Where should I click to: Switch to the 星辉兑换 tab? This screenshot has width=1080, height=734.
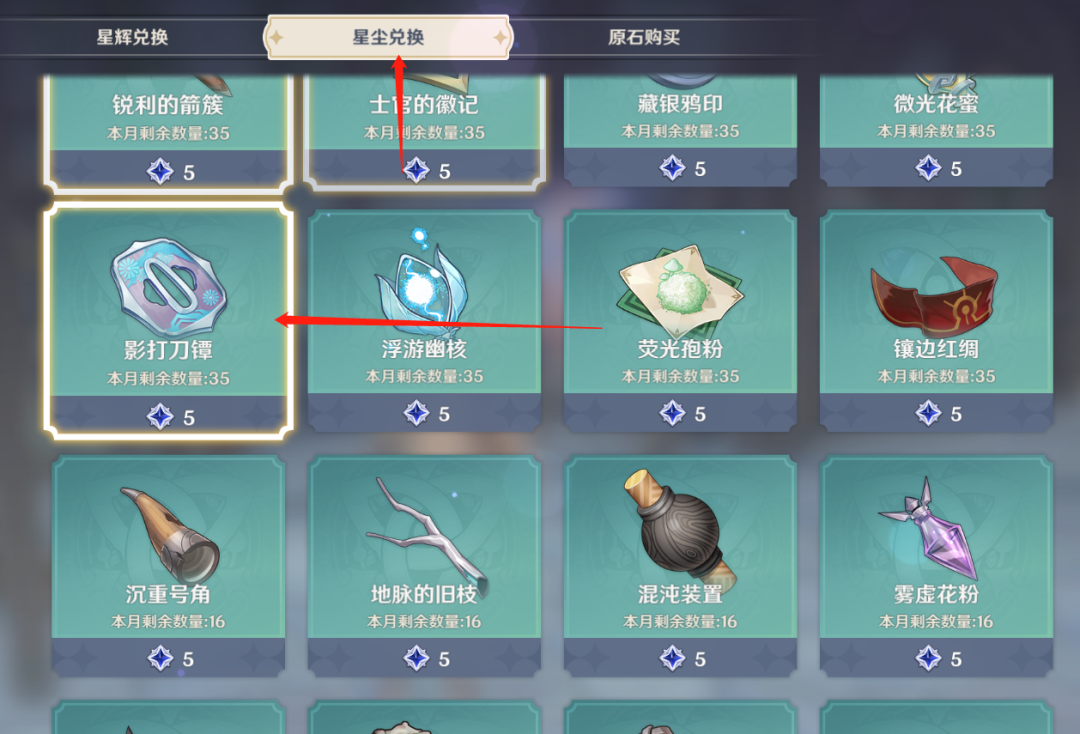click(x=132, y=38)
